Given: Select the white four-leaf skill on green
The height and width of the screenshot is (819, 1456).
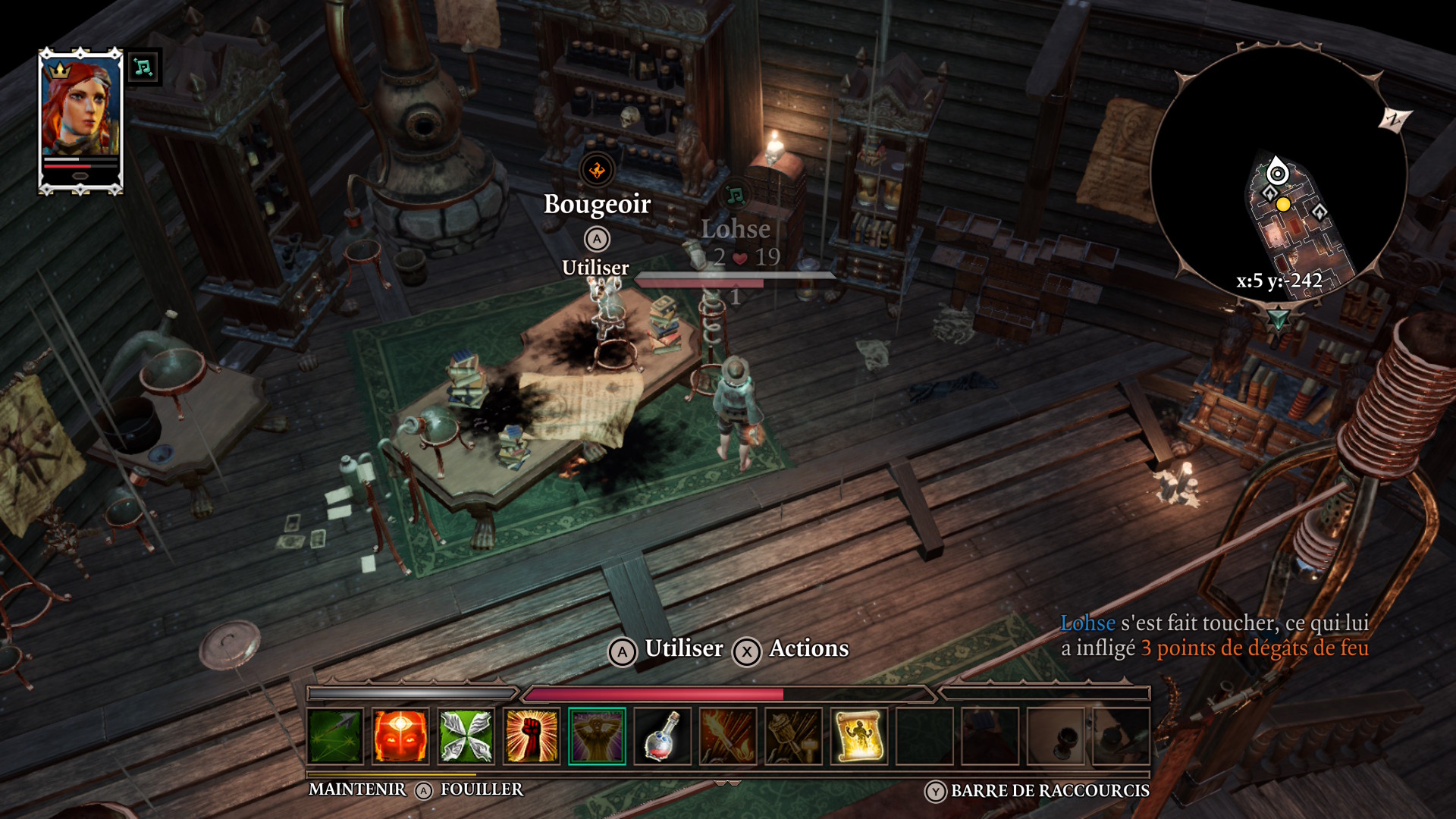Looking at the screenshot, I should coord(466,736).
